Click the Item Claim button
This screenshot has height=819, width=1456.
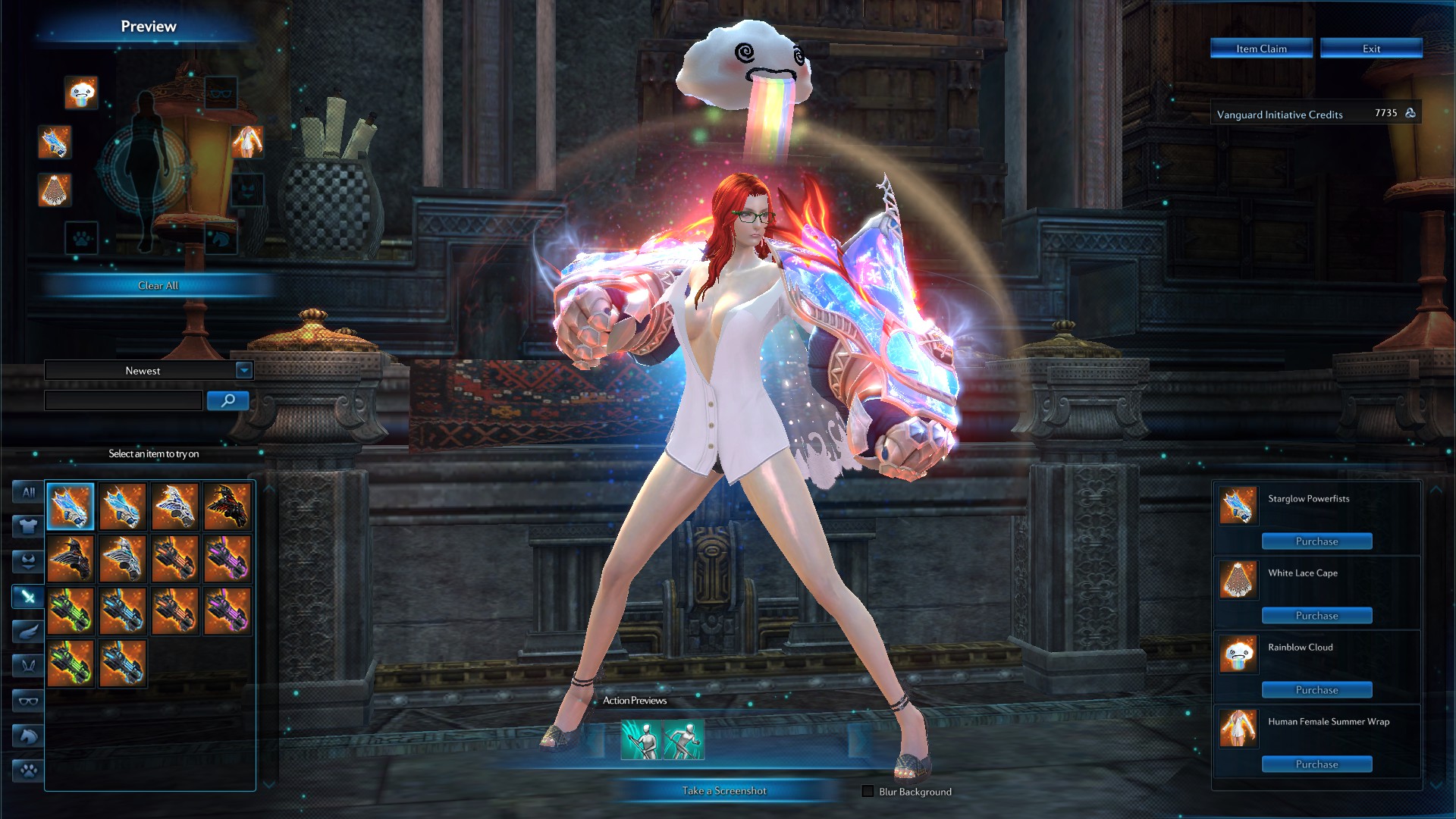coord(1261,48)
